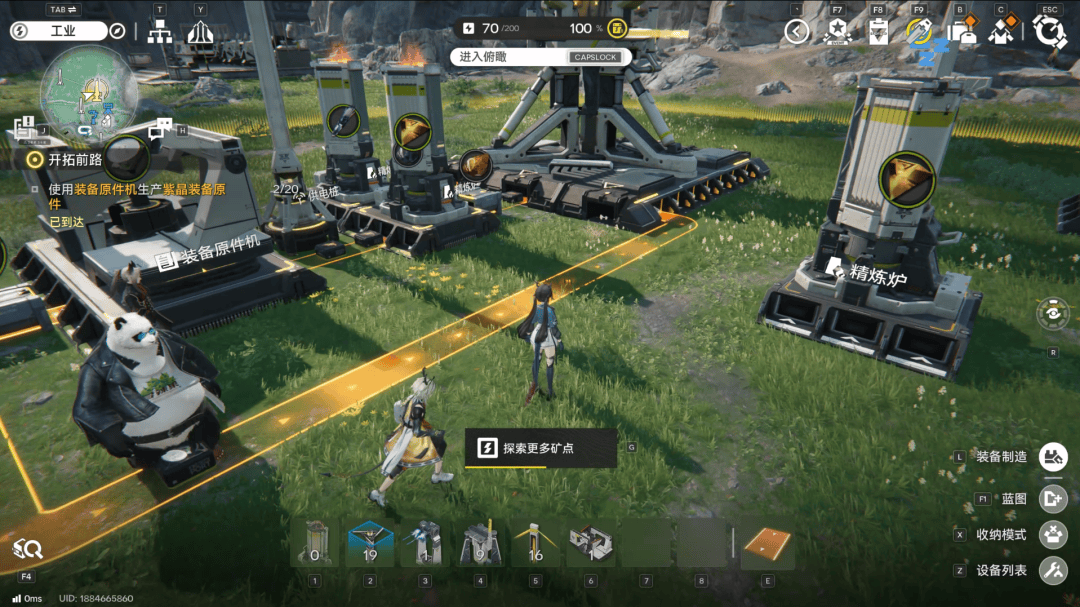Open the backpack inventory icon
The height and width of the screenshot is (607, 1080).
(960, 32)
